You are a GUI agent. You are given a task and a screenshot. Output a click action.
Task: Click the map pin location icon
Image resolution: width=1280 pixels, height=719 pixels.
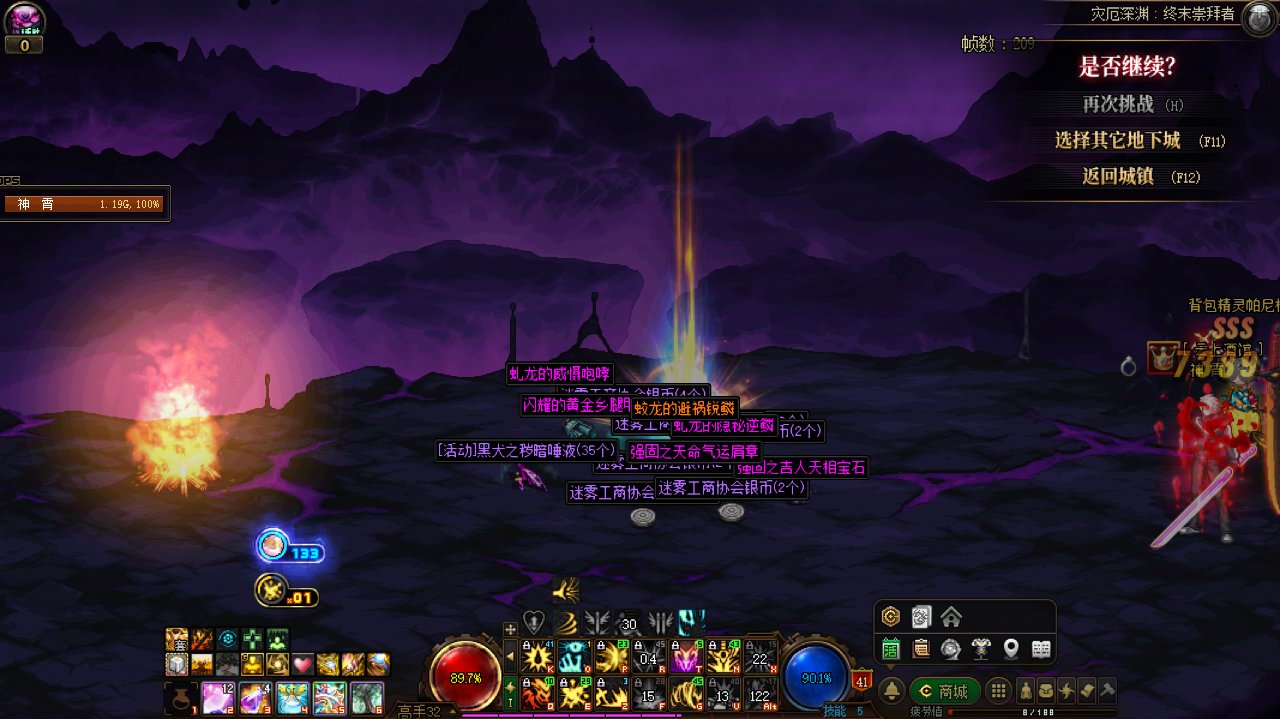1011,649
